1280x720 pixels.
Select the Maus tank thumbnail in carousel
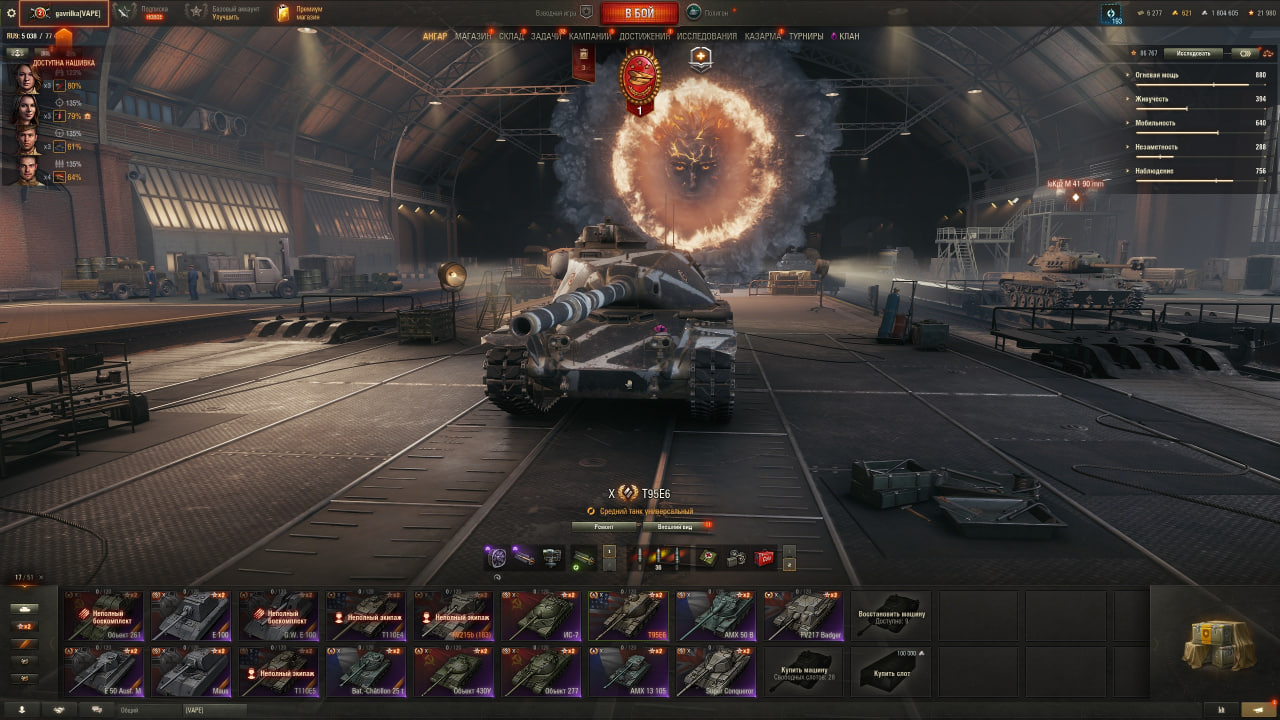click(x=190, y=670)
